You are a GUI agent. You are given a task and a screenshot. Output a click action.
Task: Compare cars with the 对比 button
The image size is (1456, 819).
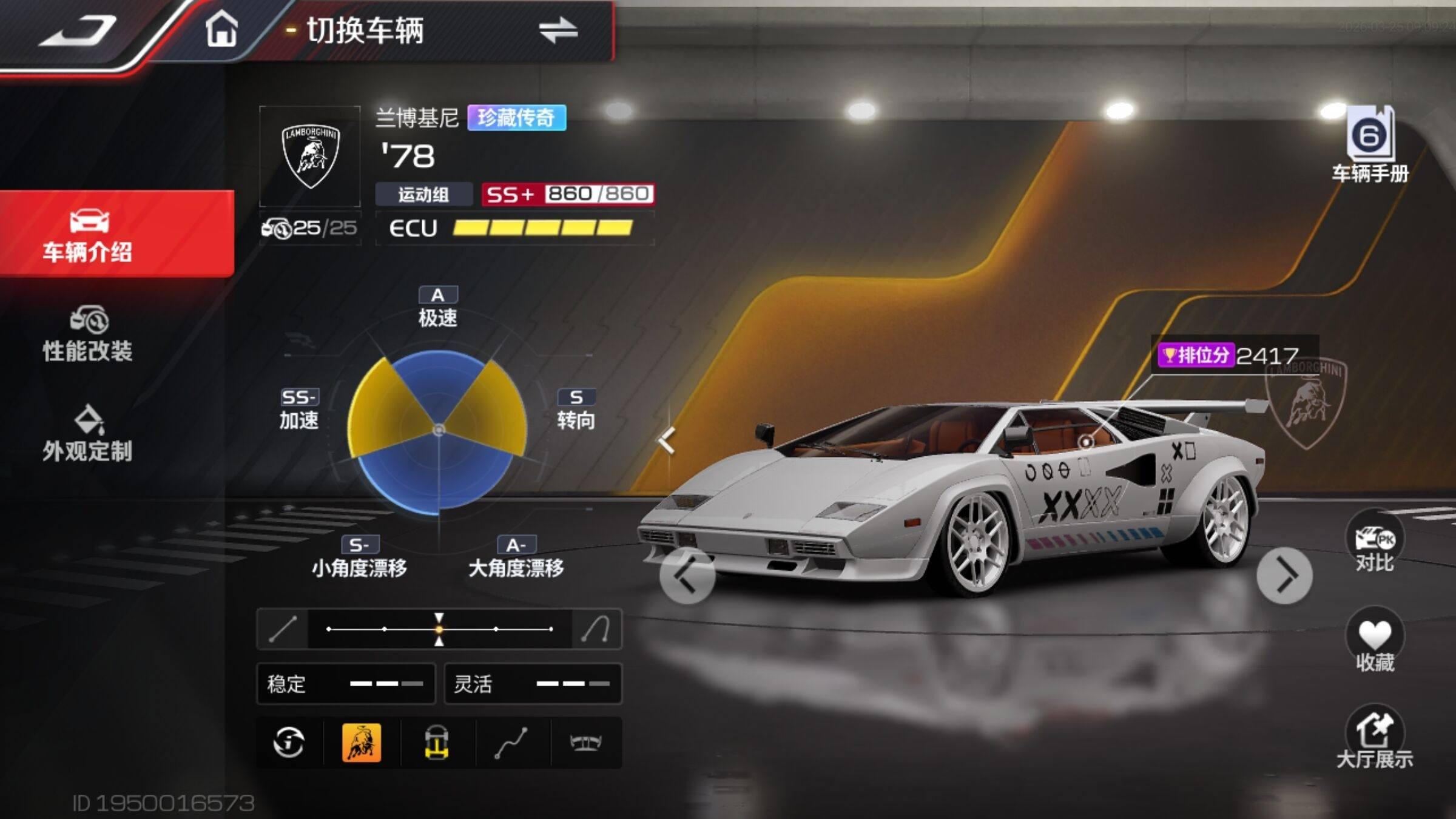click(1375, 546)
